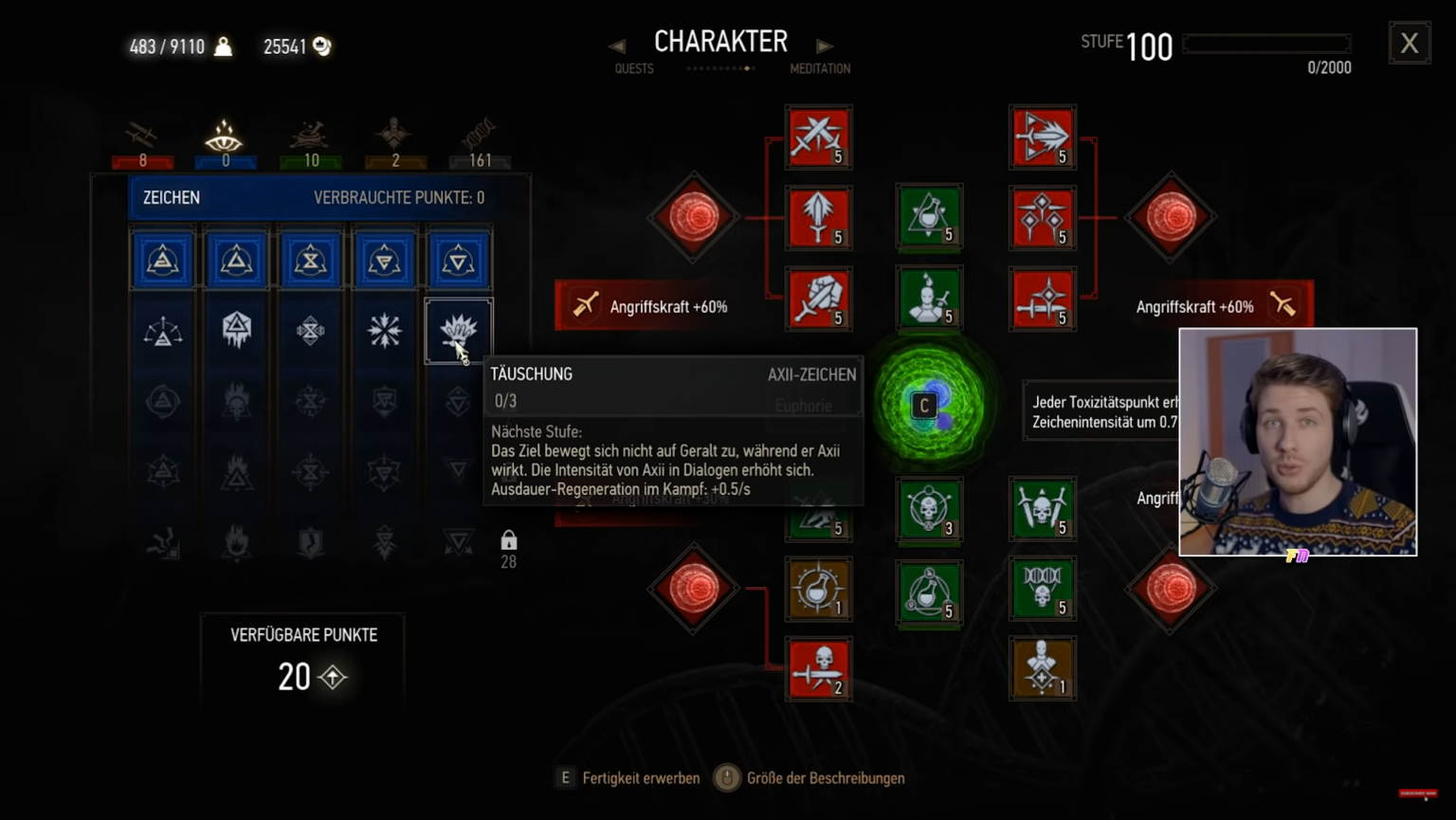
Task: Select the Aard sign icon in the first column
Action: click(163, 259)
